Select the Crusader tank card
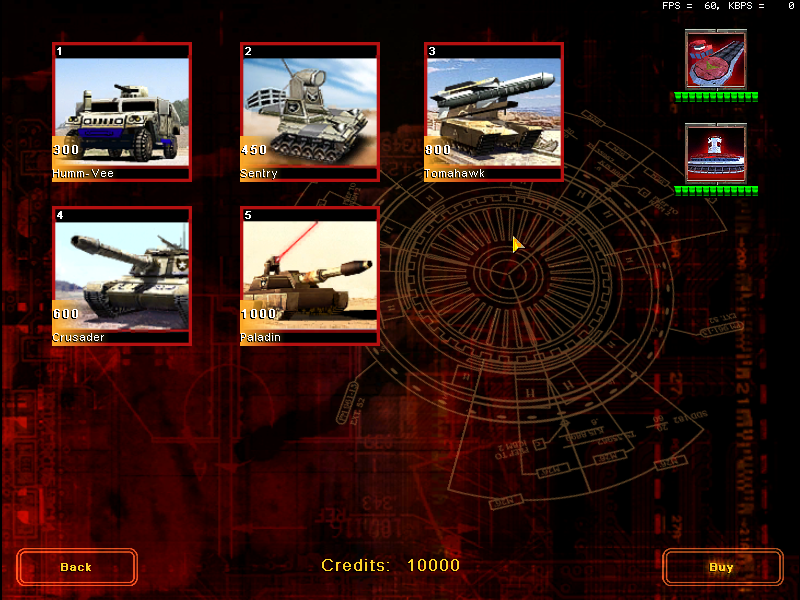This screenshot has height=600, width=800. click(x=121, y=275)
